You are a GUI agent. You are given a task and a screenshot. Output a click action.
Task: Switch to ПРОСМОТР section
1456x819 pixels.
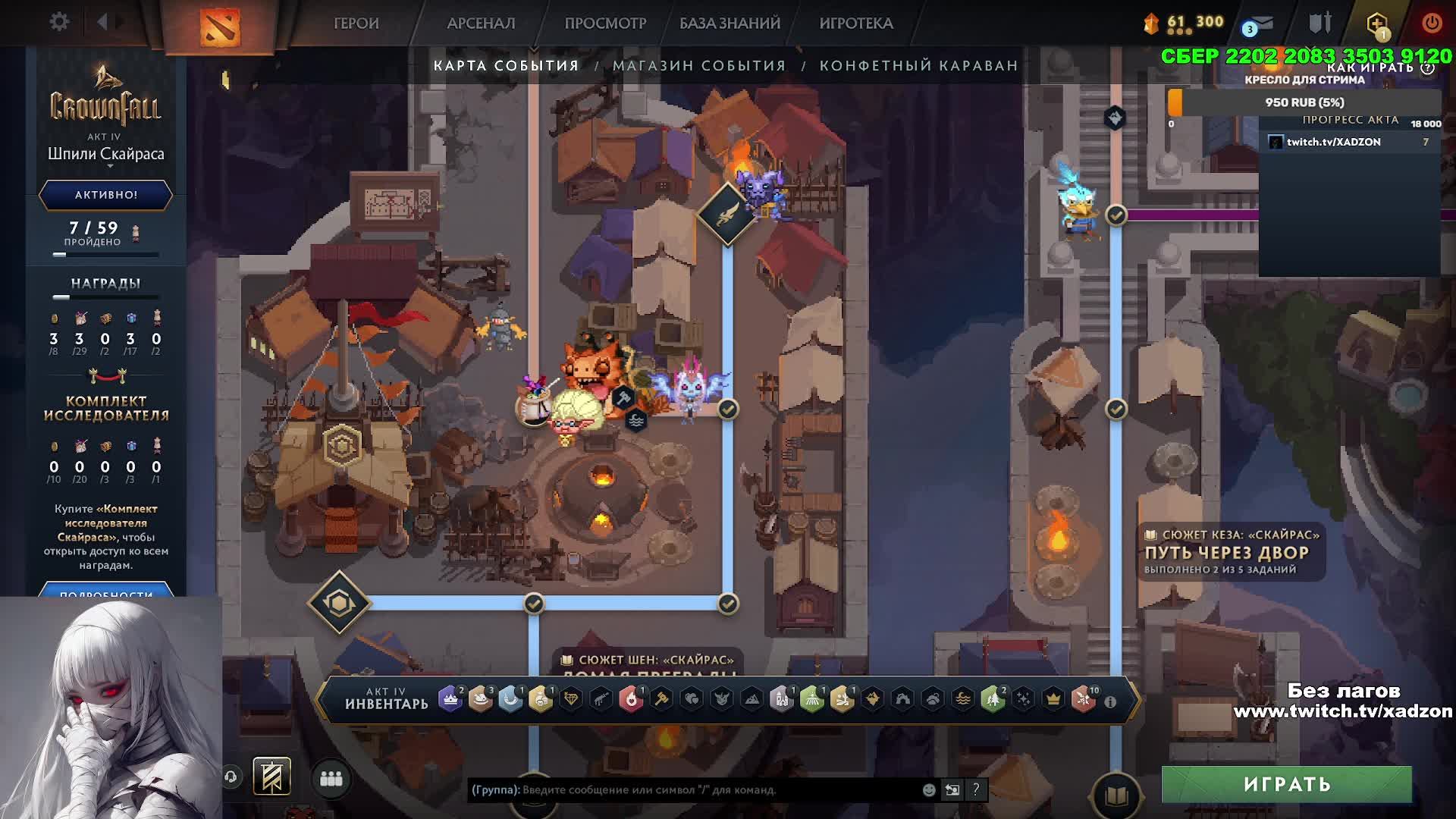pyautogui.click(x=605, y=24)
